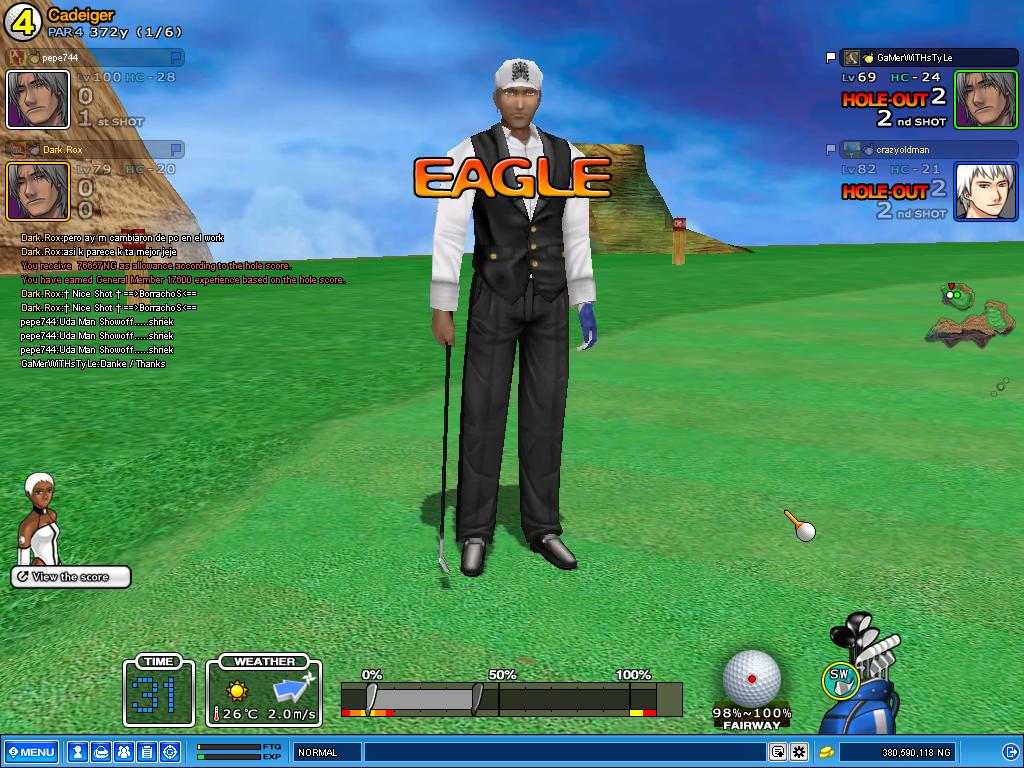Viewport: 1024px width, 768px height.
Task: Click the golf ball impact point
Action: (x=751, y=677)
